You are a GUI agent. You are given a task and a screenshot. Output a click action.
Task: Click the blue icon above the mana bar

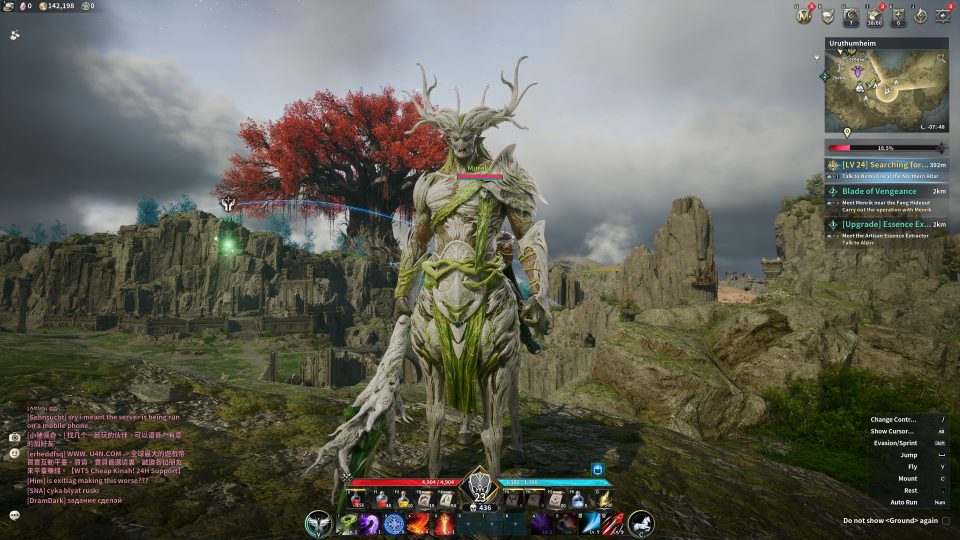598,468
